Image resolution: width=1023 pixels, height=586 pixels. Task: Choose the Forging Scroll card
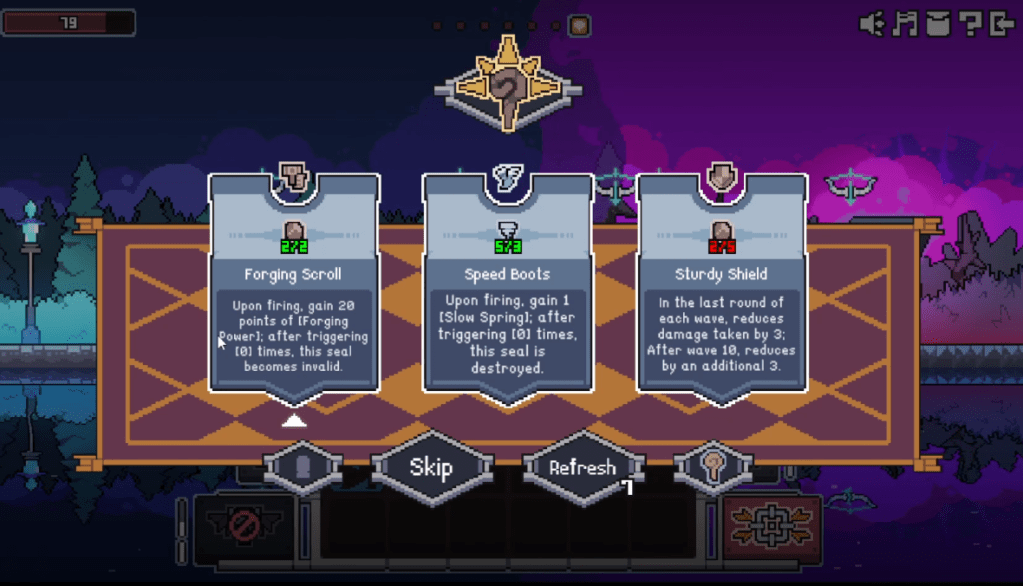coord(294,285)
